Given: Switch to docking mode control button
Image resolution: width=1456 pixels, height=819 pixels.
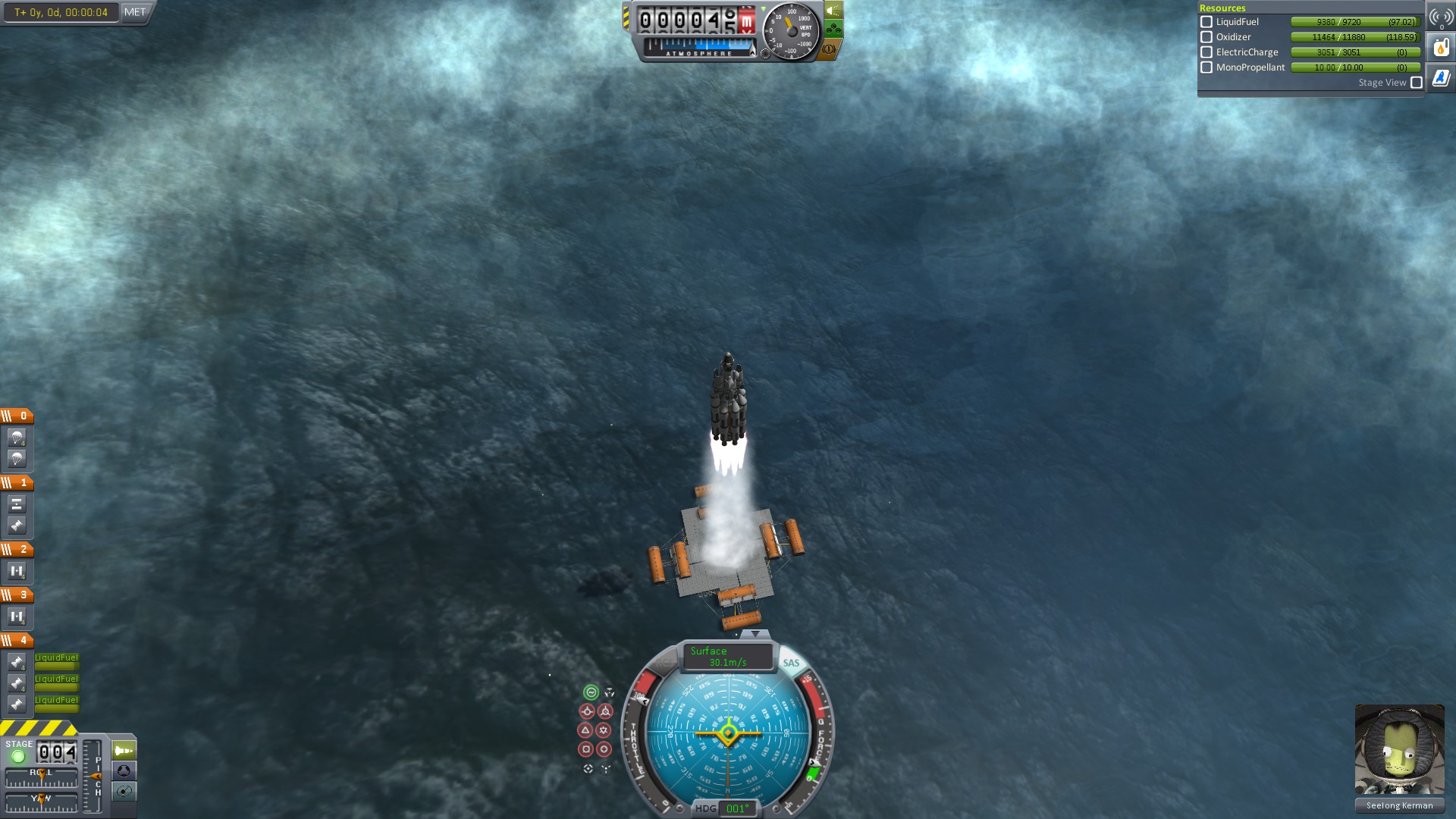Looking at the screenshot, I should (x=124, y=771).
